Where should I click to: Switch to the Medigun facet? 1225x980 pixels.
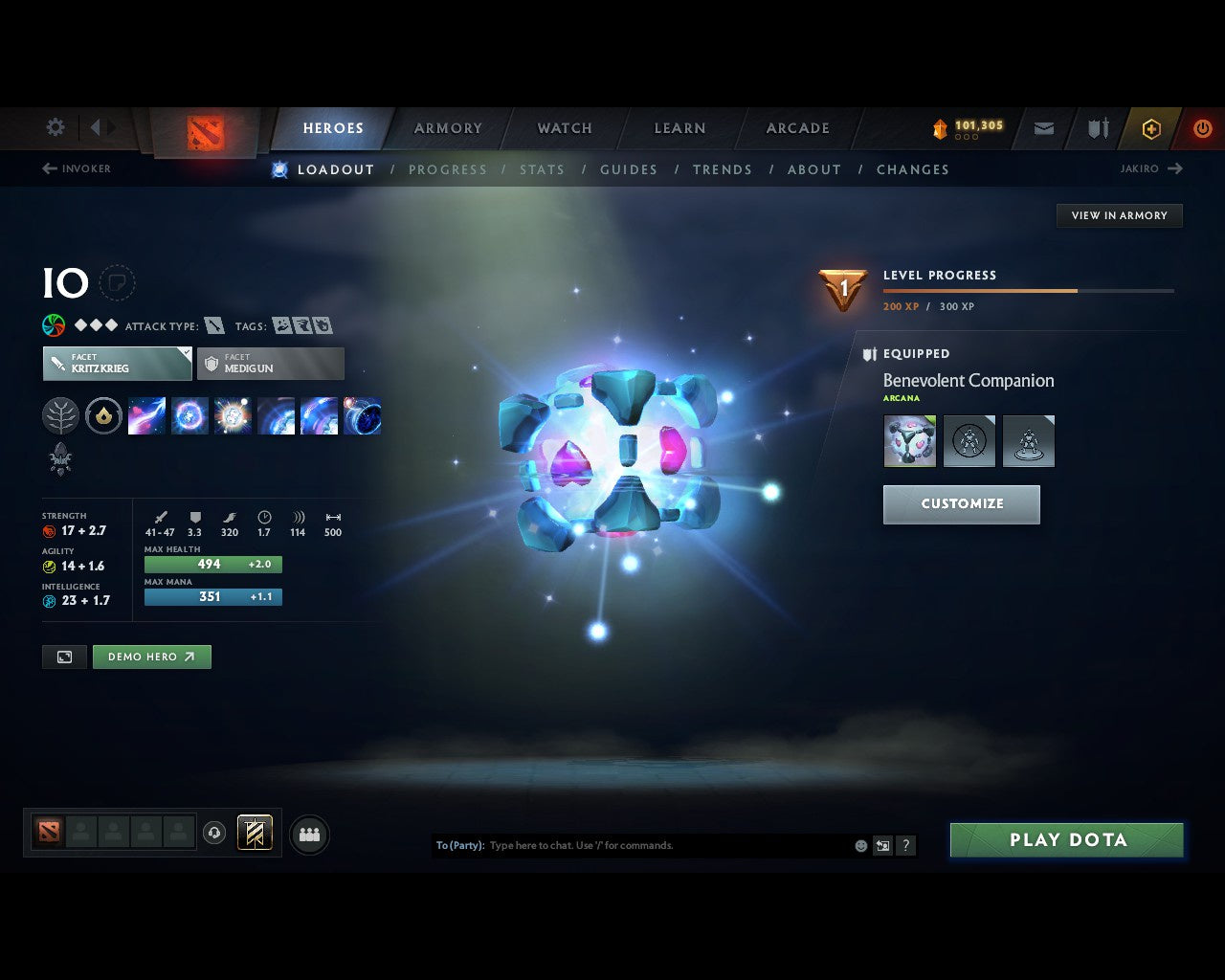coord(270,364)
